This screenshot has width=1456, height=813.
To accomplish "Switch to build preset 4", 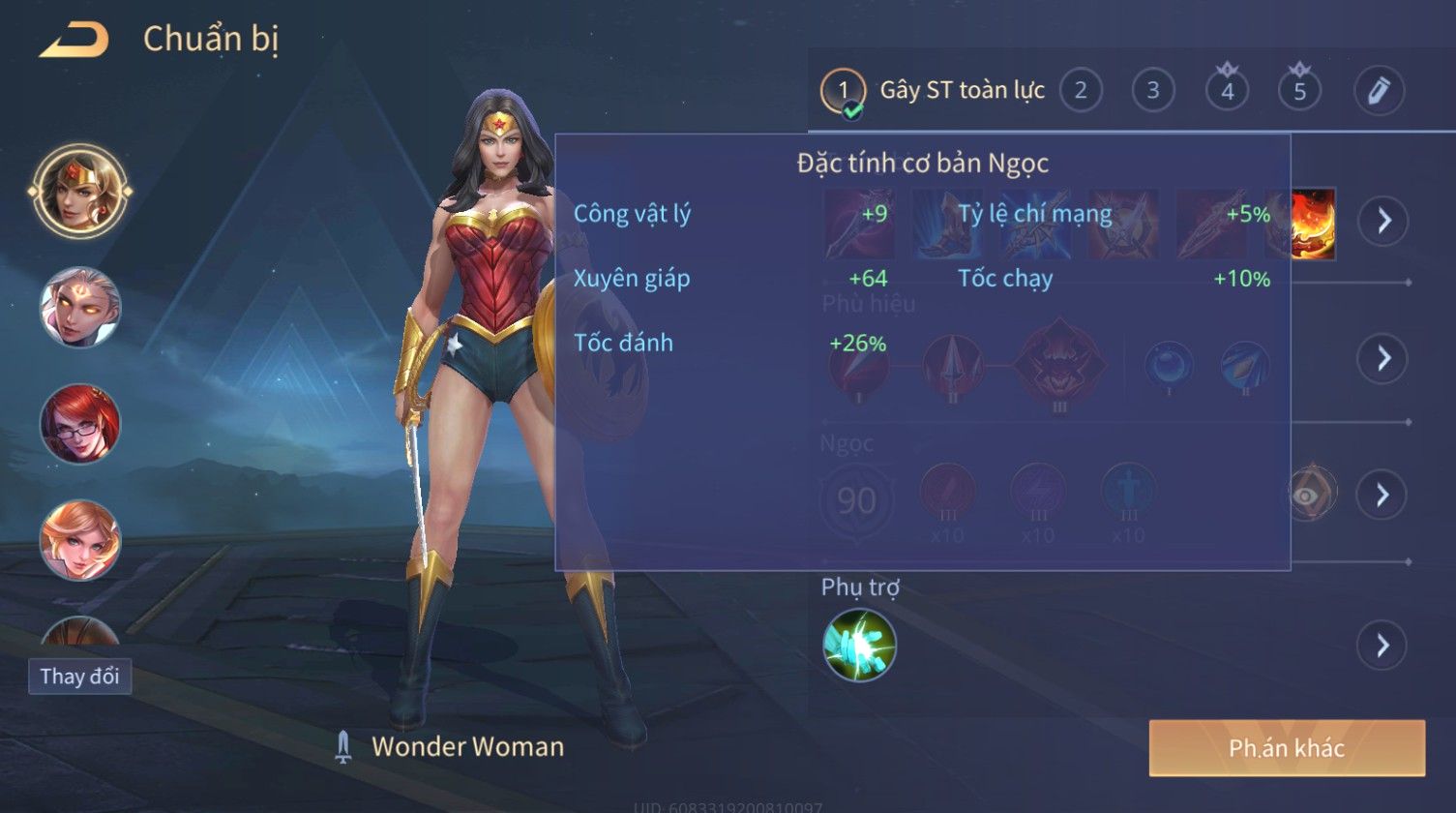I will click(1227, 91).
